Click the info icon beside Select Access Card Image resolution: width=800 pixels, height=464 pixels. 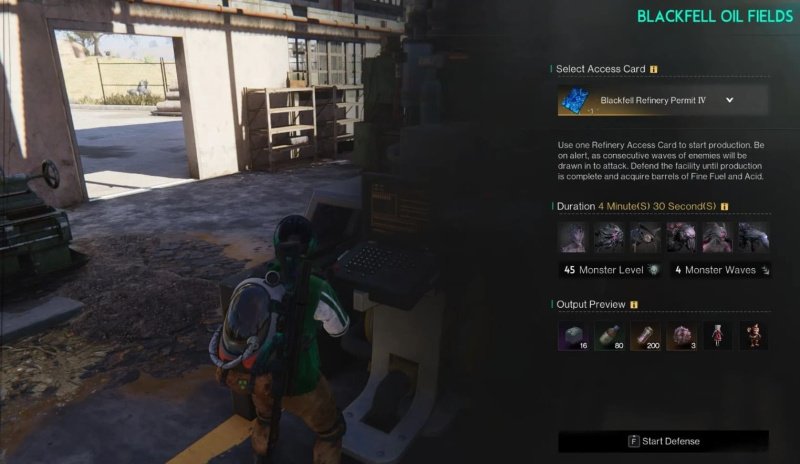tap(654, 70)
